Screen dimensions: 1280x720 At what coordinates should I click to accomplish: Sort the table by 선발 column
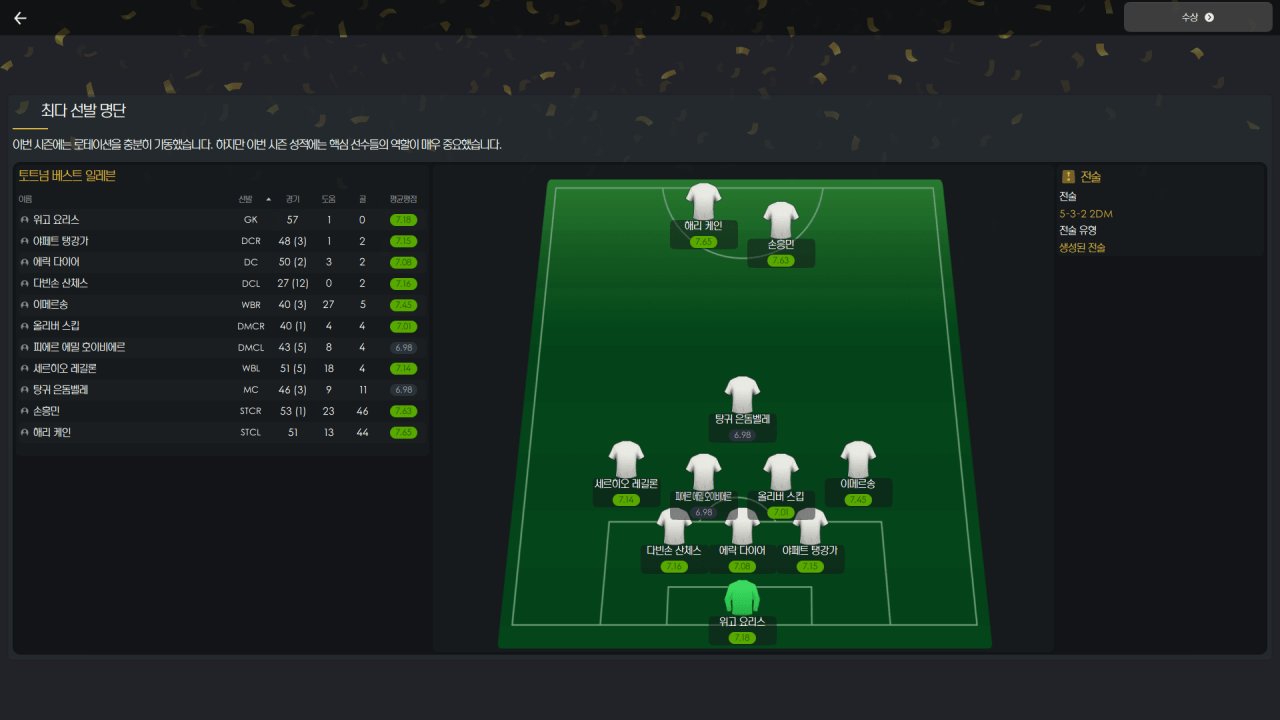(247, 199)
